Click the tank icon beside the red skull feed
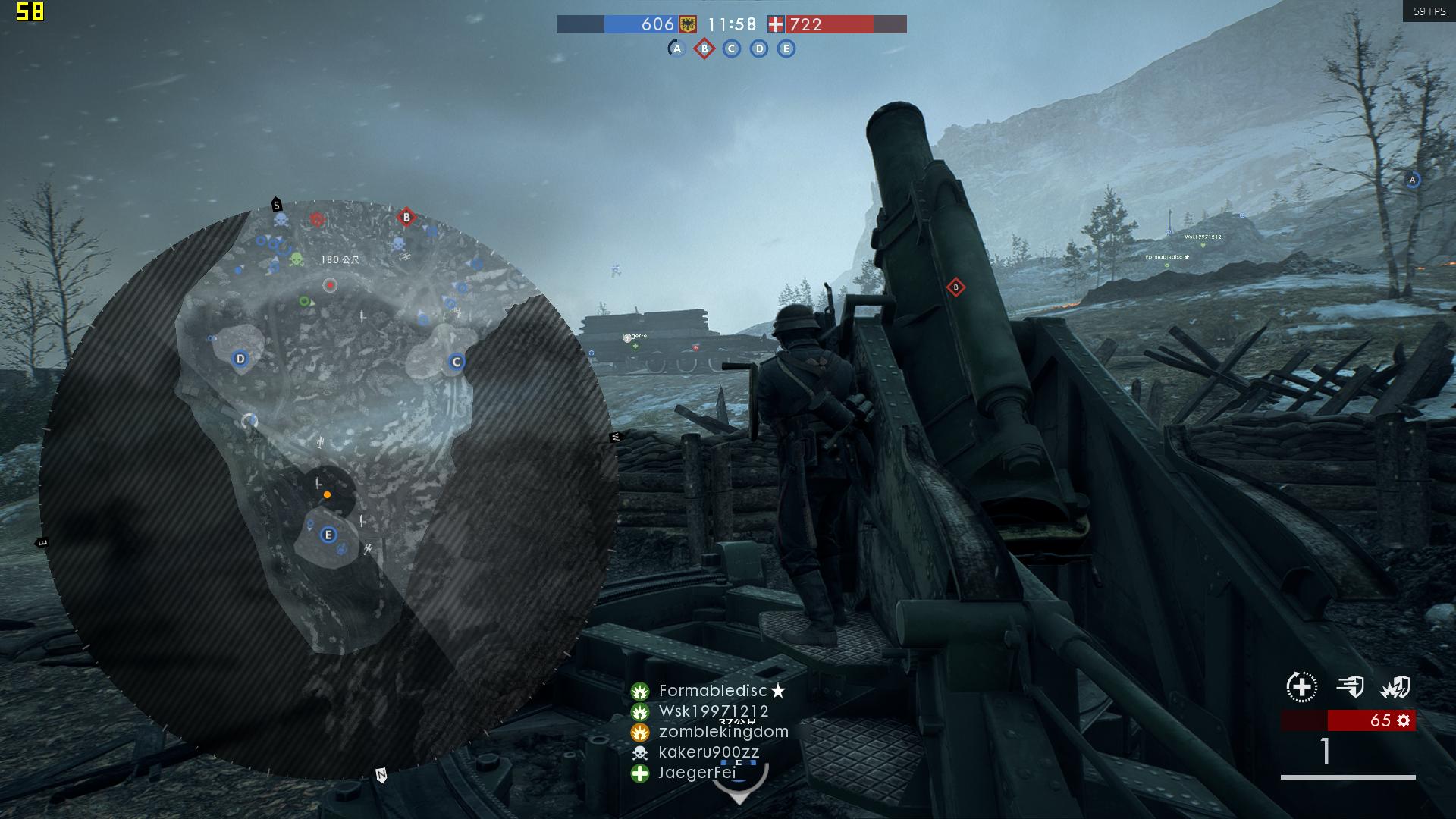The width and height of the screenshot is (1456, 819). [x=316, y=220]
